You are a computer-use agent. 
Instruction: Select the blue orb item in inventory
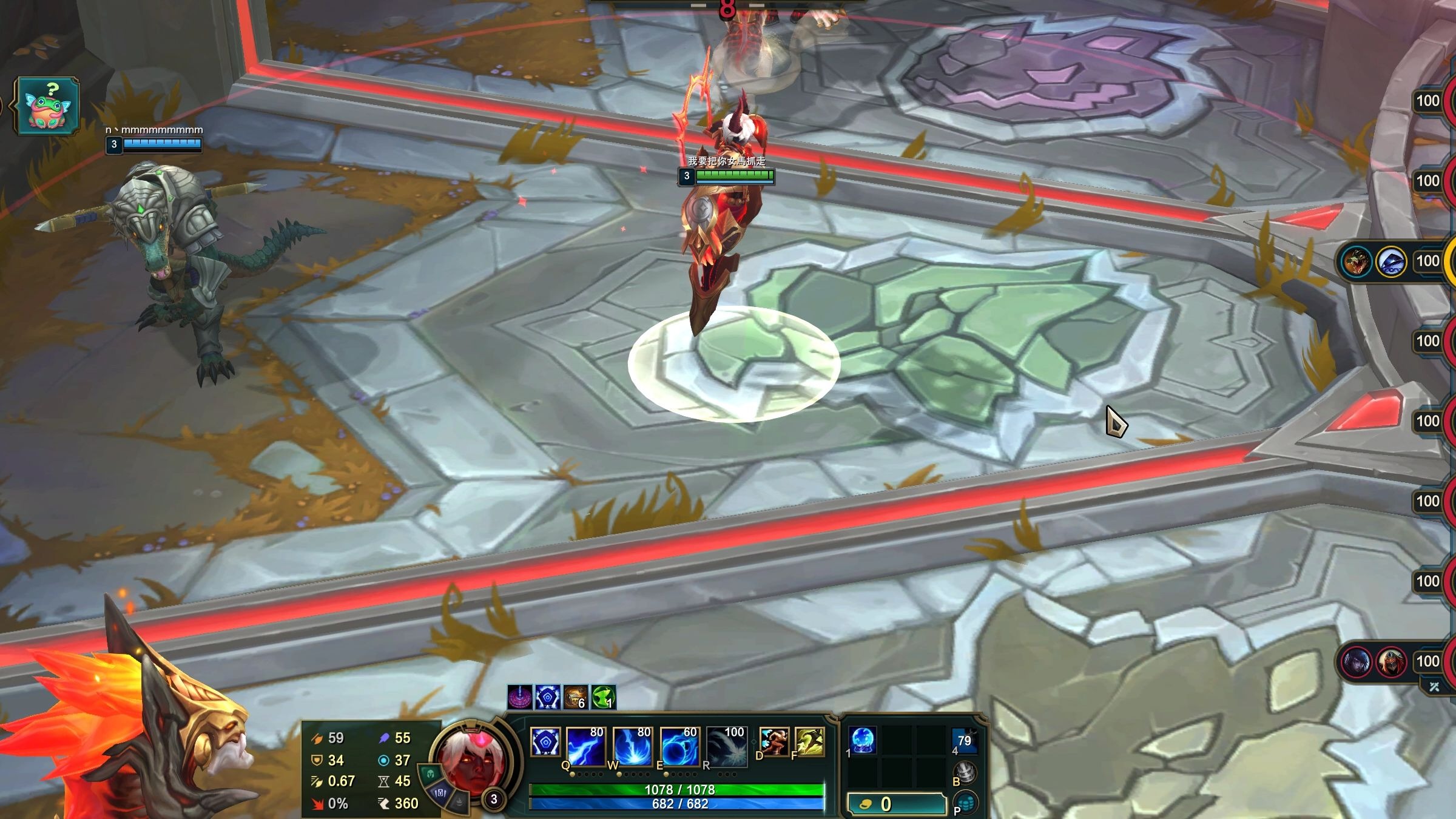(x=862, y=741)
